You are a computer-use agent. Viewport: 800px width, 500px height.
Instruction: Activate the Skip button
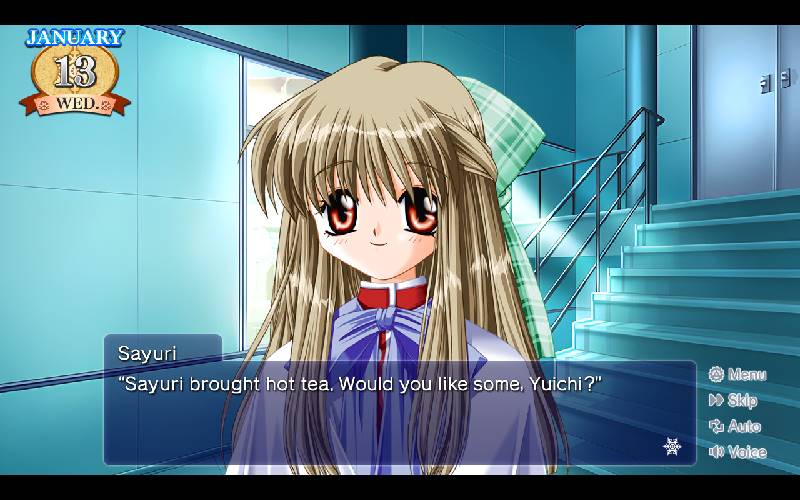tap(733, 401)
